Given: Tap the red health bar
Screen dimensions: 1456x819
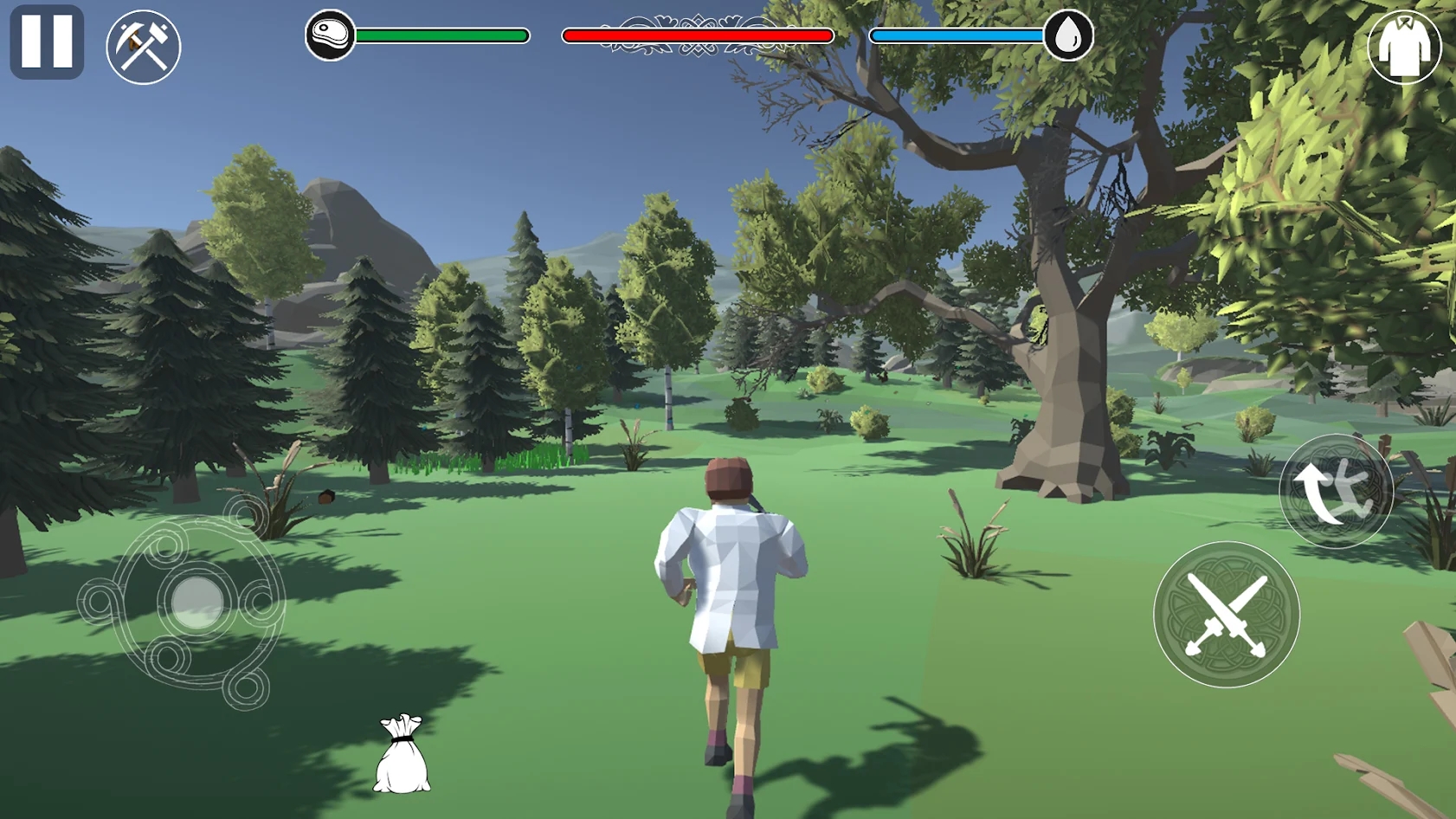Looking at the screenshot, I should pyautogui.click(x=697, y=35).
